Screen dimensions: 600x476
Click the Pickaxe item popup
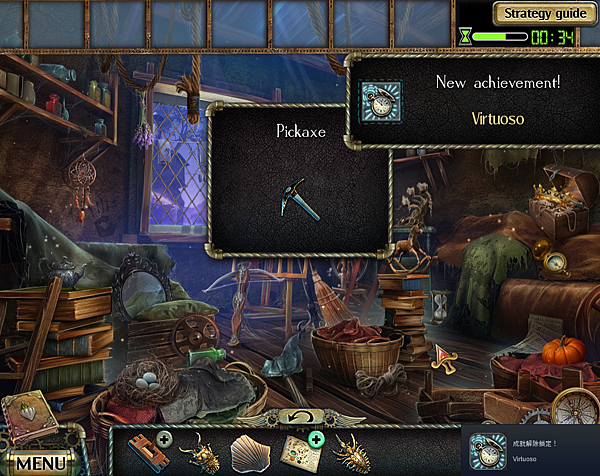(298, 180)
